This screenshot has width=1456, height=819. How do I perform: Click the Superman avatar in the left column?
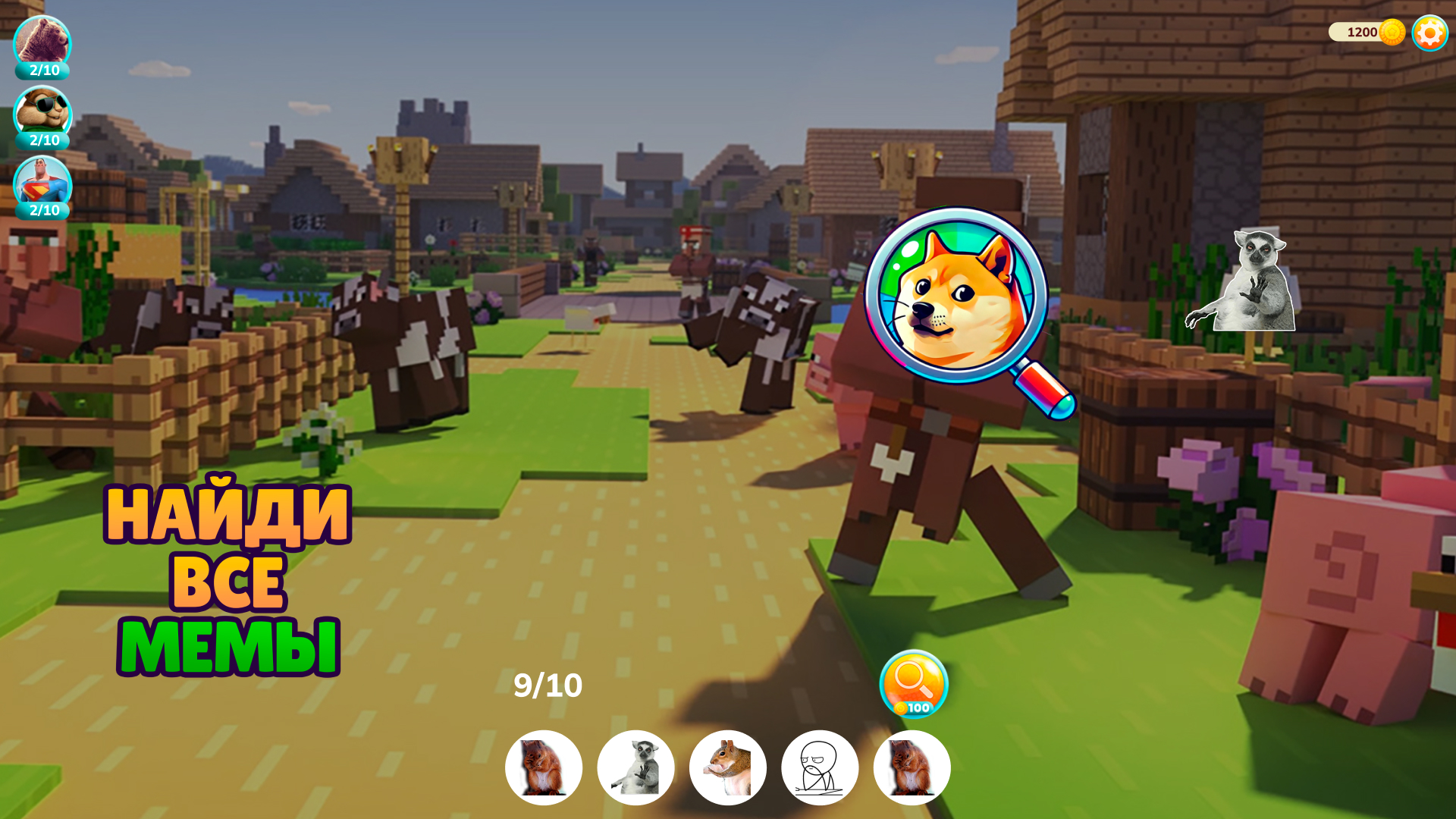[x=42, y=180]
